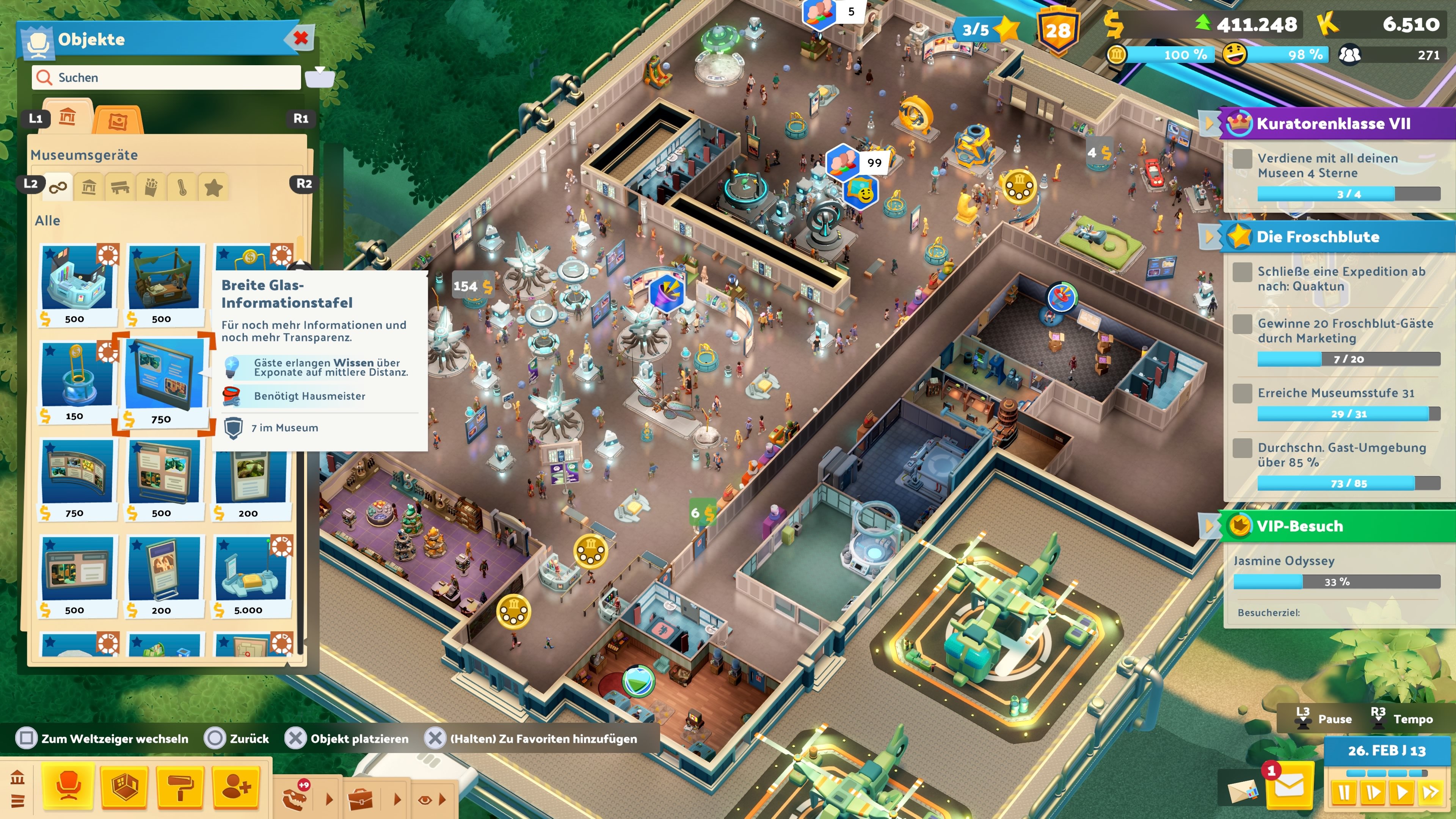Open the orange chair objects toolbar button
1456x819 pixels.
[x=68, y=788]
